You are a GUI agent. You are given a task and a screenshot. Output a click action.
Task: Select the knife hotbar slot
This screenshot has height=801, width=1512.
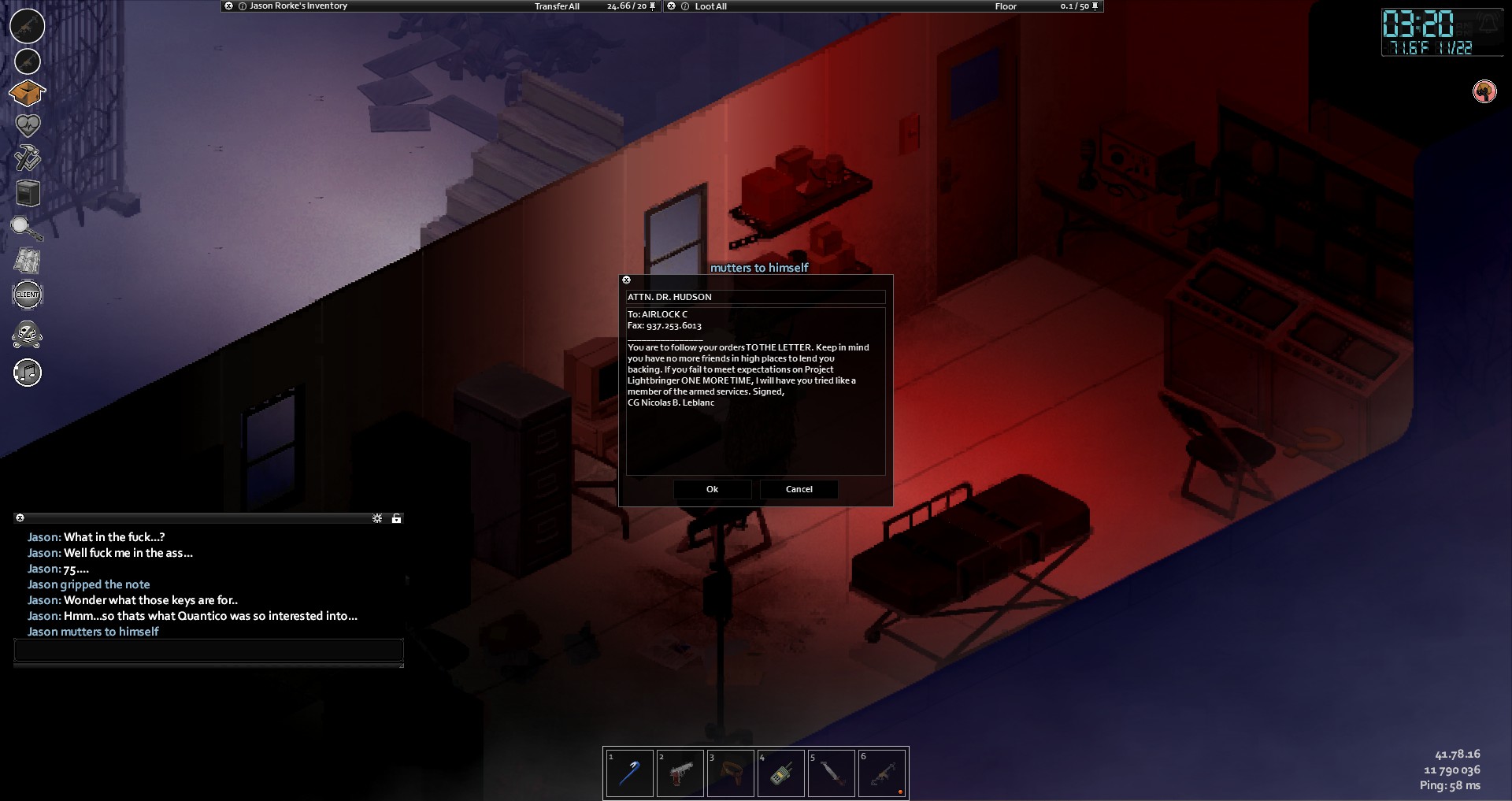[832, 773]
